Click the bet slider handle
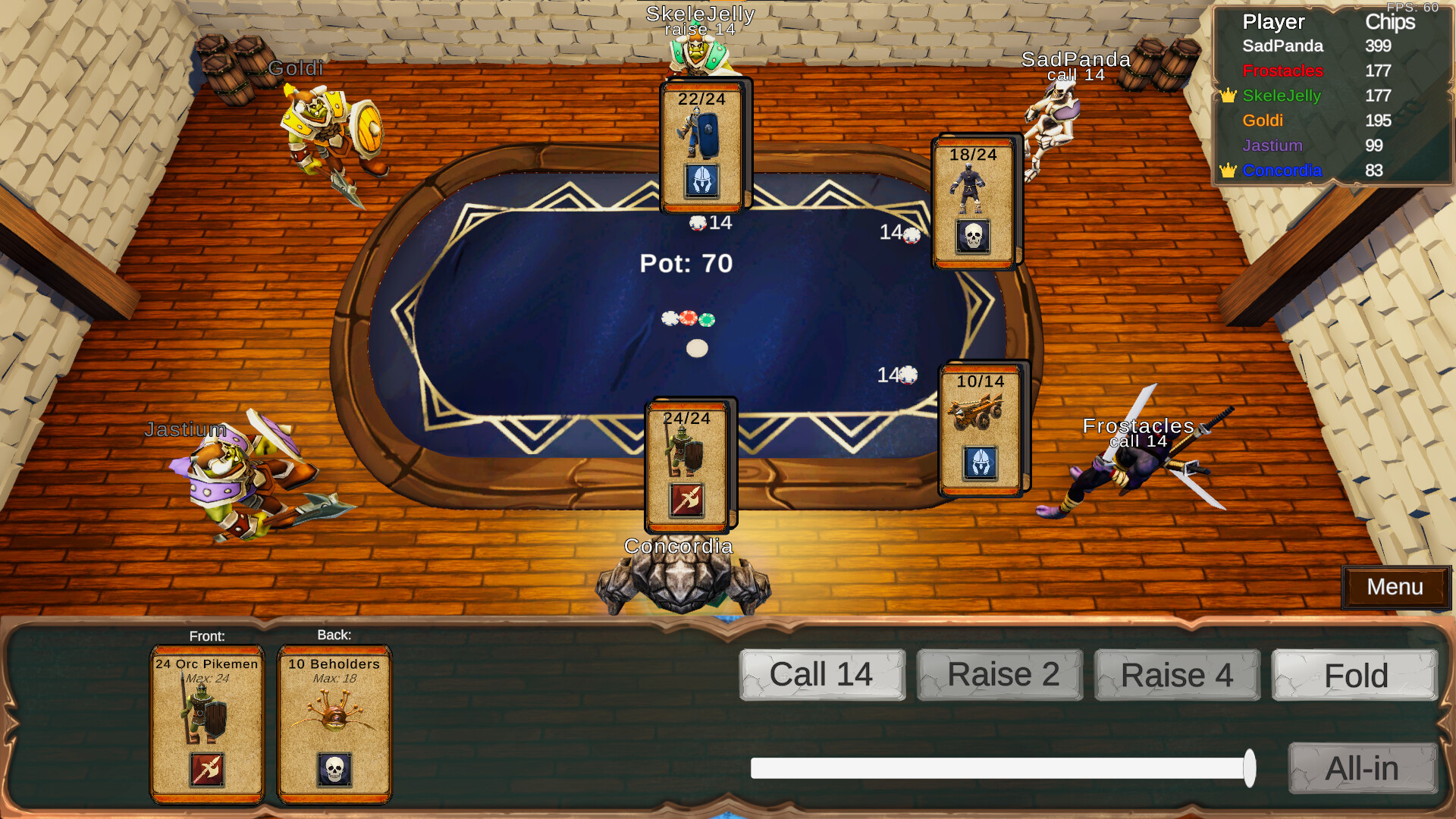Screen dimensions: 1456x819 coord(1251,768)
